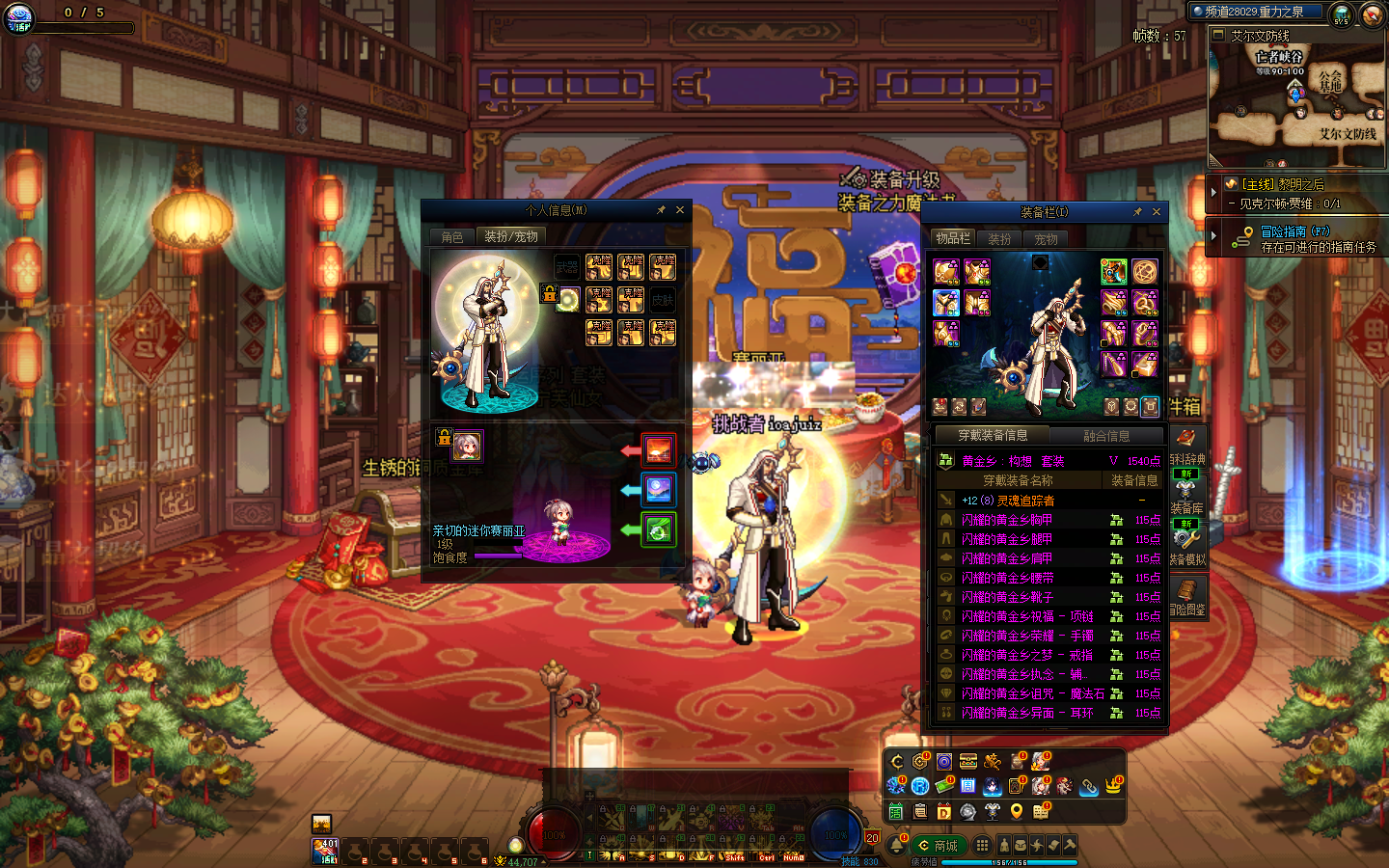Close the 个人信息 character info window
This screenshot has width=1389, height=868.
[680, 210]
